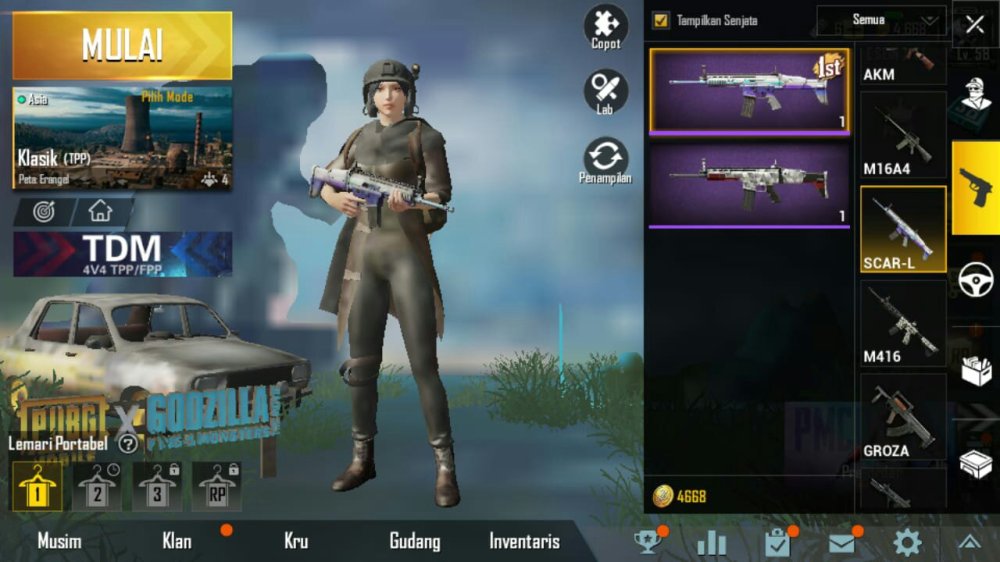
Task: Select the purple SCAR-L skin marked 1st
Action: 749,90
